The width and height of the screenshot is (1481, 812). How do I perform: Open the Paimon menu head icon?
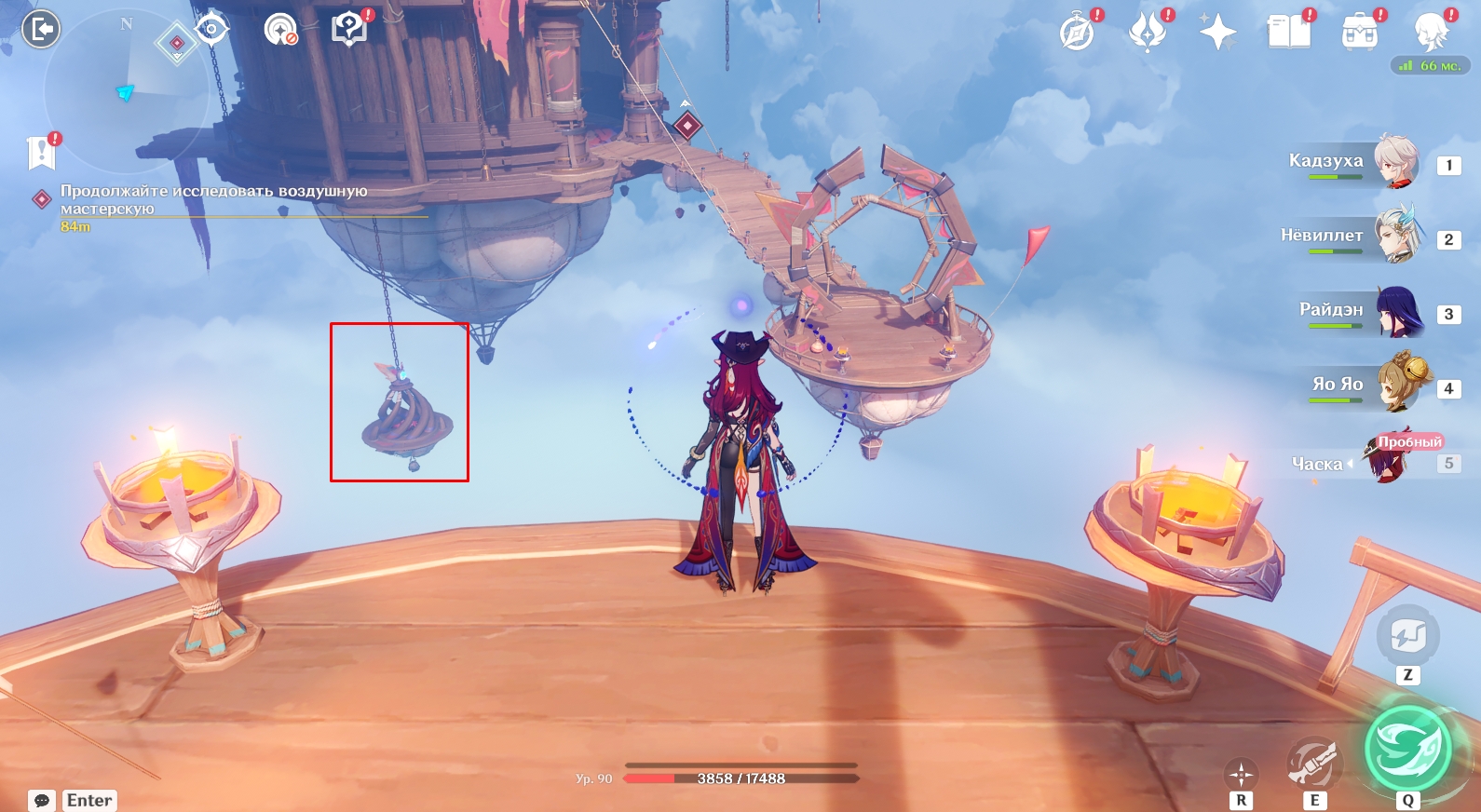click(1430, 32)
